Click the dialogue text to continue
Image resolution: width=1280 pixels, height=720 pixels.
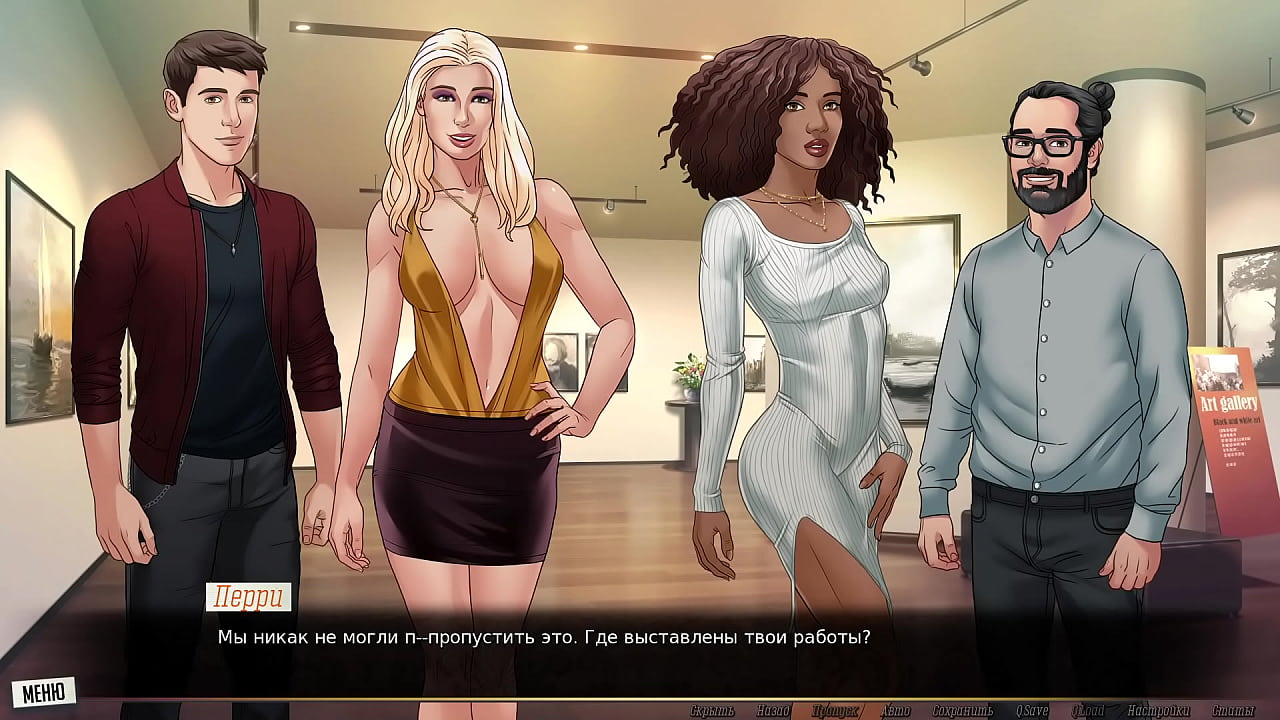(x=544, y=637)
